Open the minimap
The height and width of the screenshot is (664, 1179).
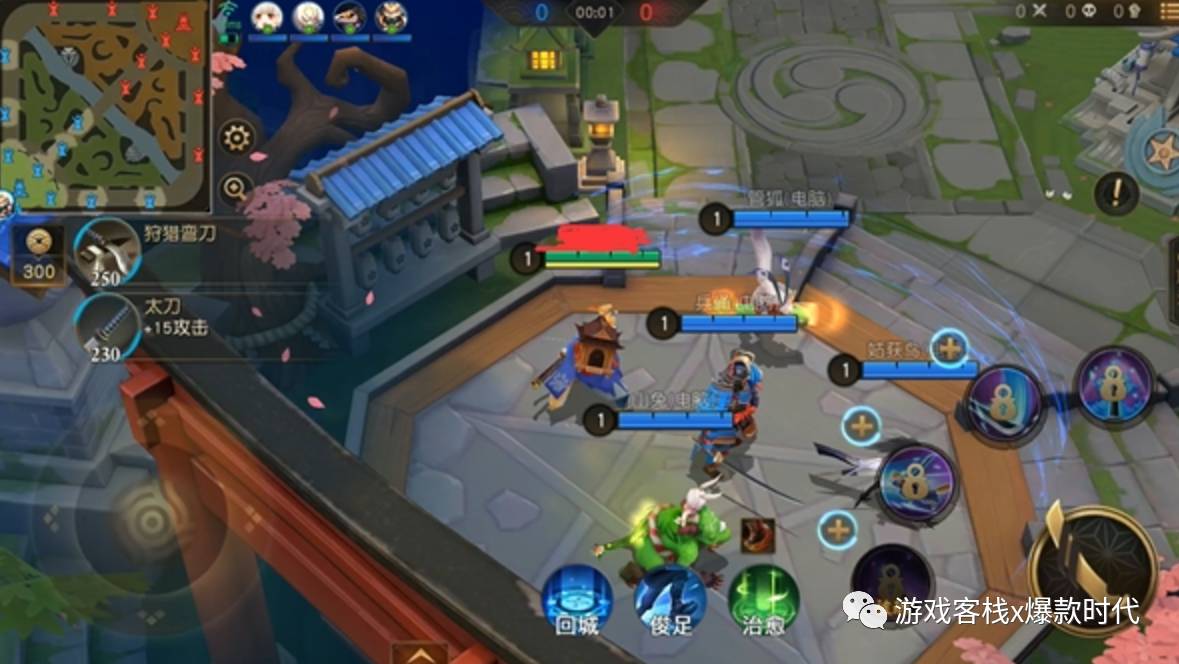[x=105, y=105]
